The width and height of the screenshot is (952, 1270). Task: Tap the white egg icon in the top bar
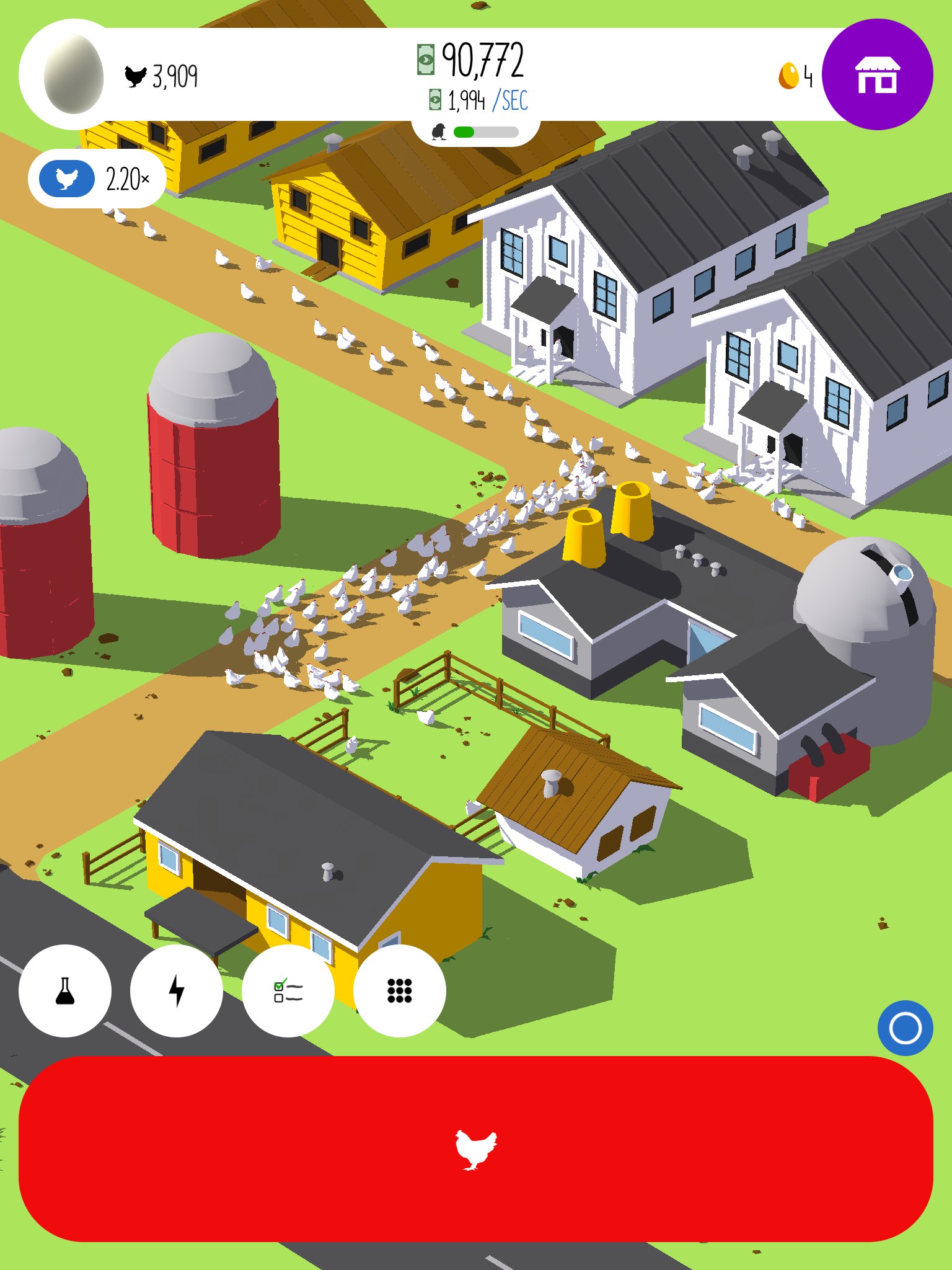coord(73,74)
